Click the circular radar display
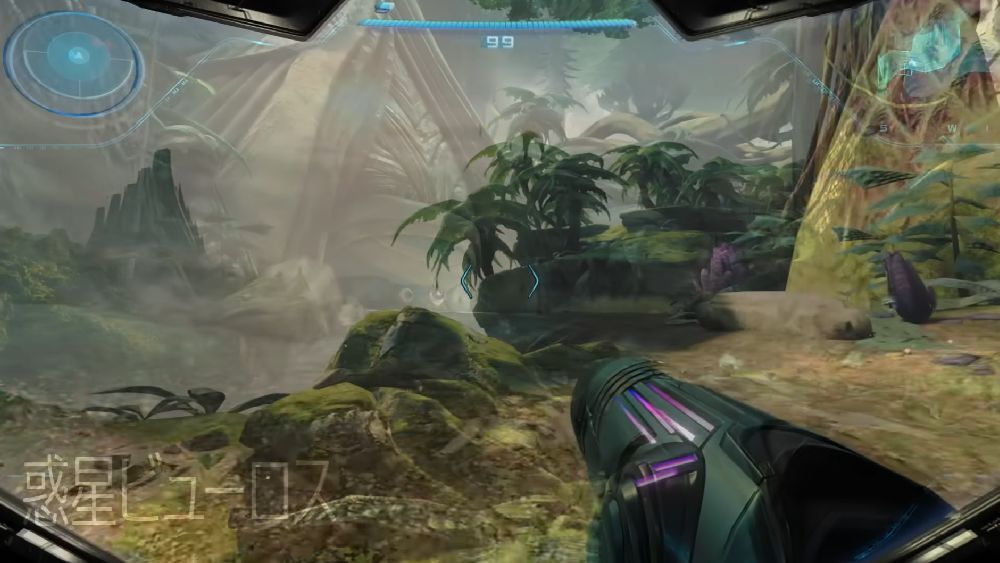The image size is (1000, 563). pyautogui.click(x=72, y=63)
